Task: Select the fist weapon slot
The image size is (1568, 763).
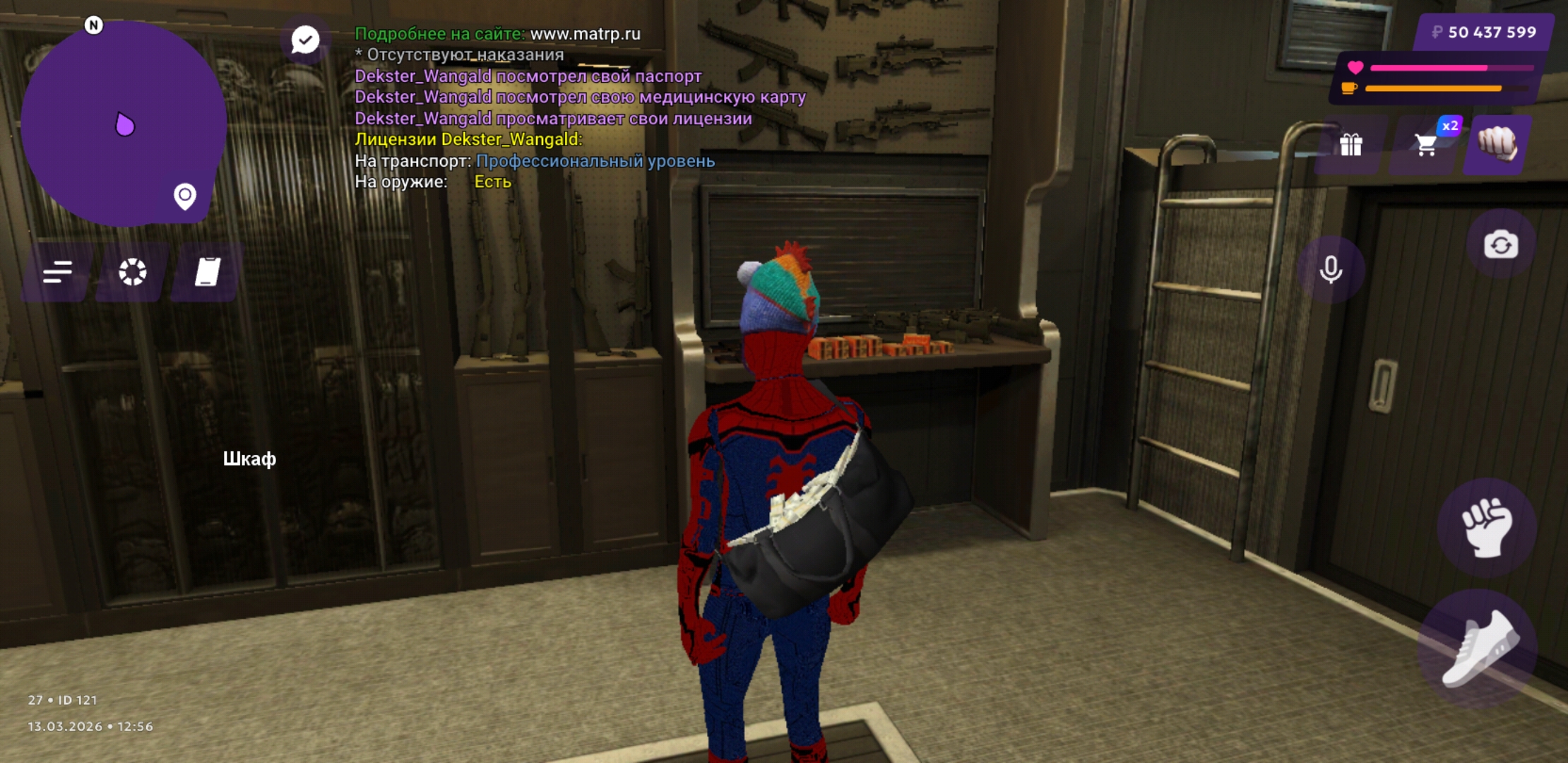Action: click(x=1497, y=143)
